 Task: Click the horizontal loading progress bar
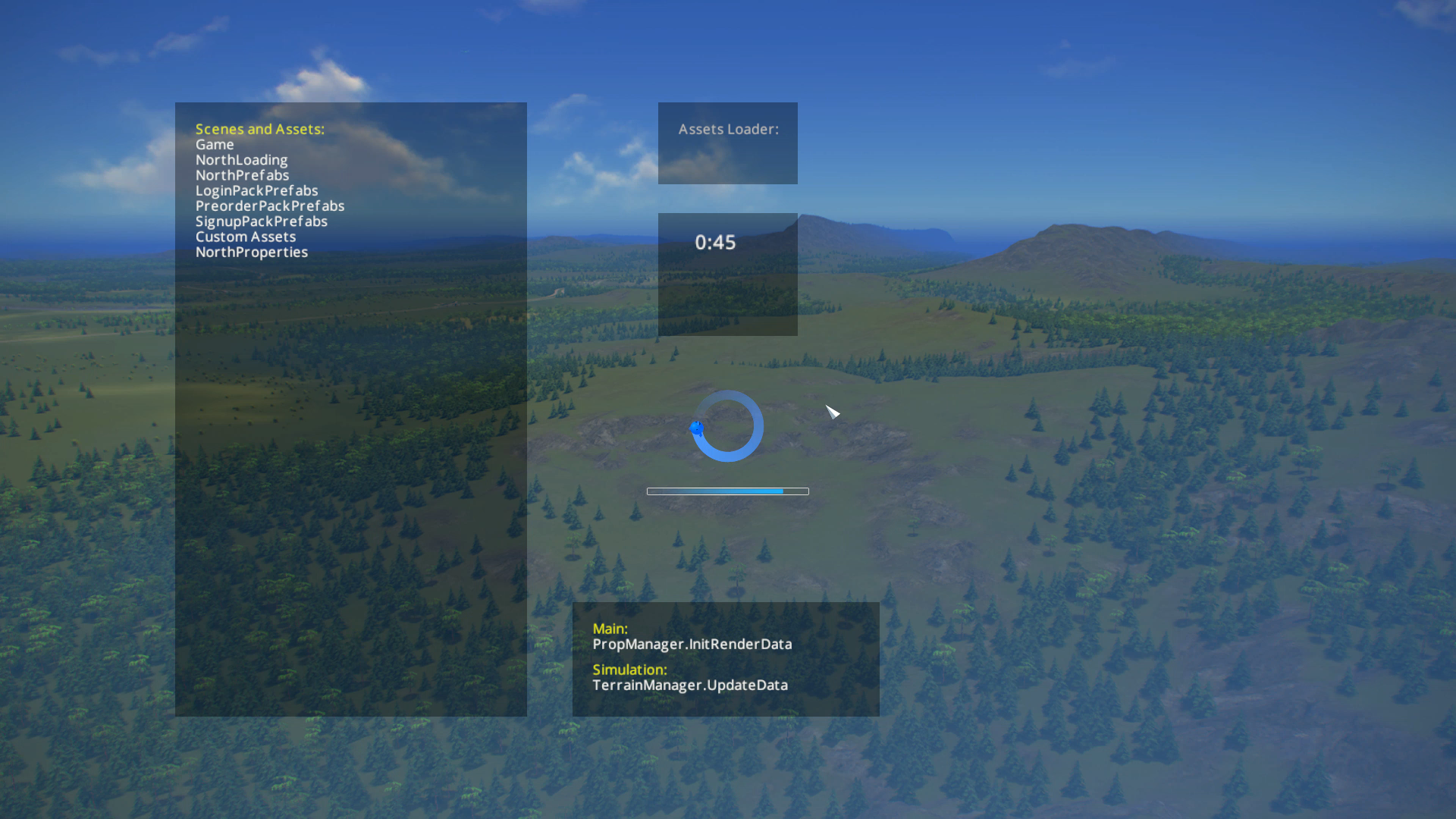727,491
